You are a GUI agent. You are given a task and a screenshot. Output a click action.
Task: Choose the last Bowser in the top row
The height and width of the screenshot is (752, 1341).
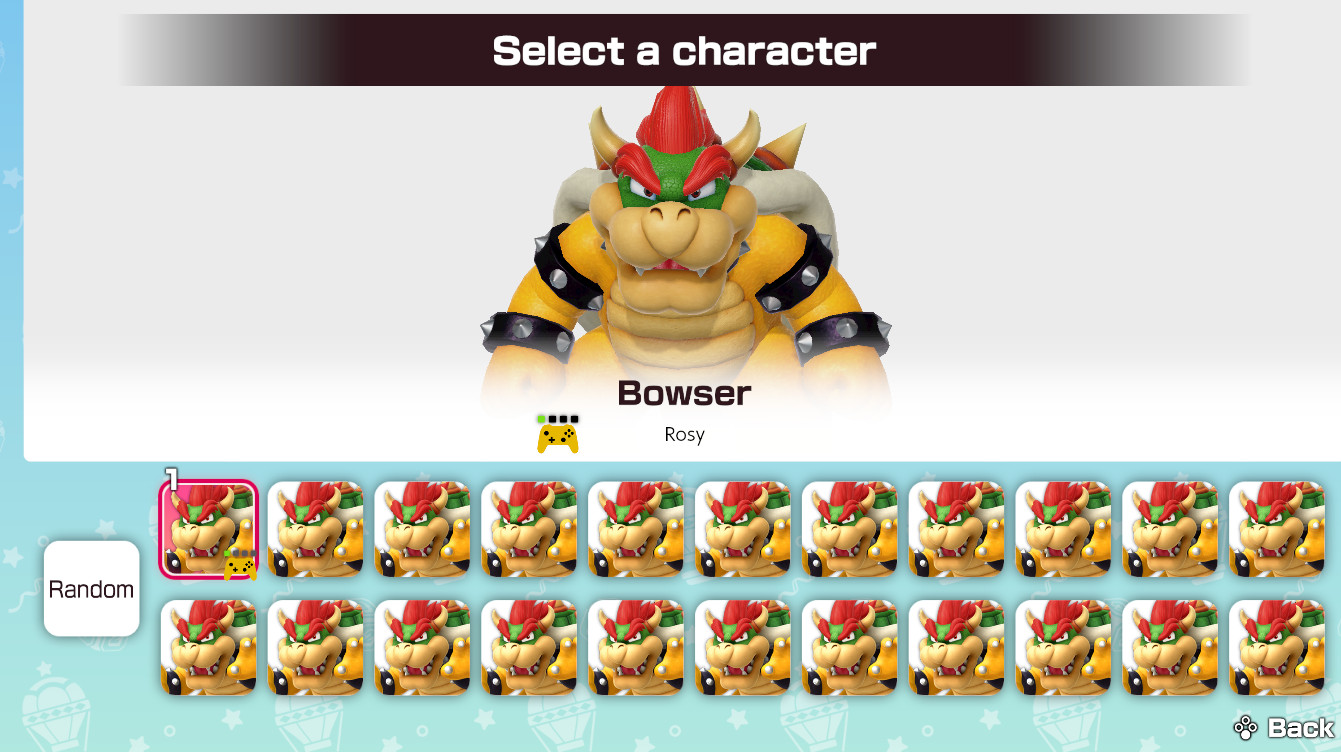(x=1277, y=527)
